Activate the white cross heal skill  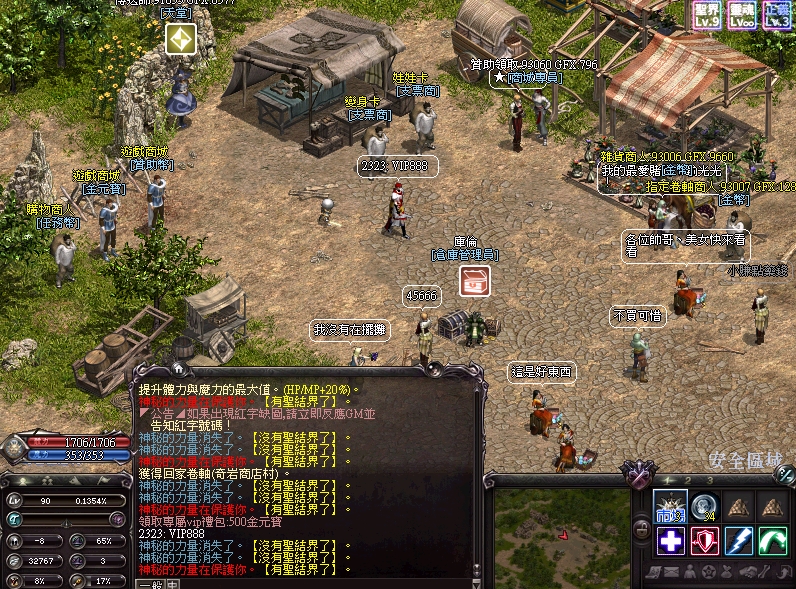point(669,541)
